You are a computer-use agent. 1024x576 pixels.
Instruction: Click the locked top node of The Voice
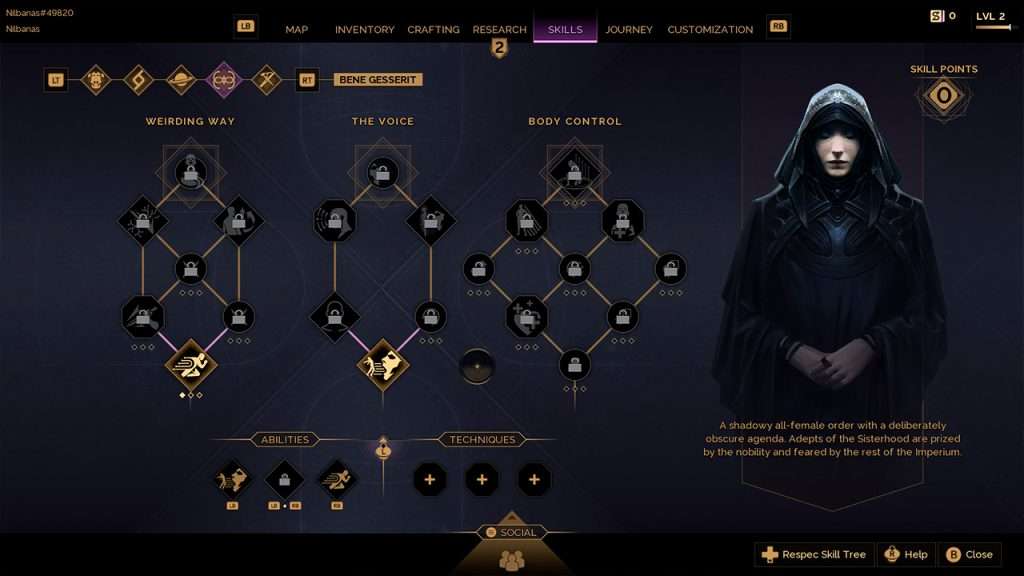click(x=383, y=173)
